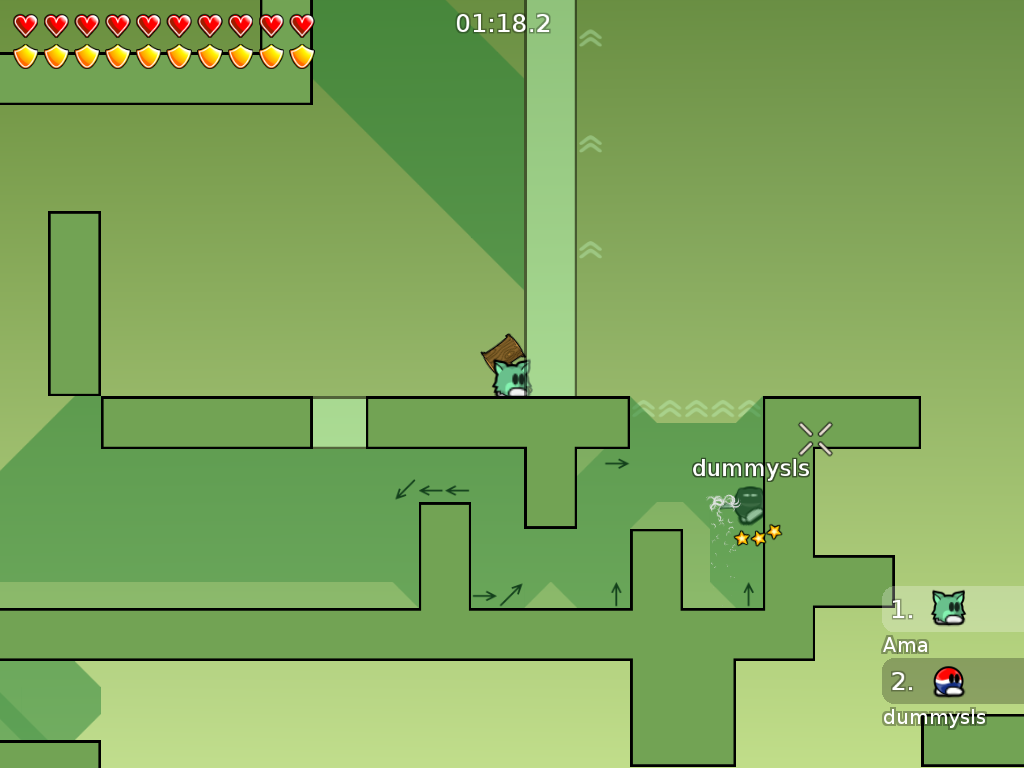Select dummysls's second-place scoreboard row
The image size is (1024, 768).
click(951, 681)
